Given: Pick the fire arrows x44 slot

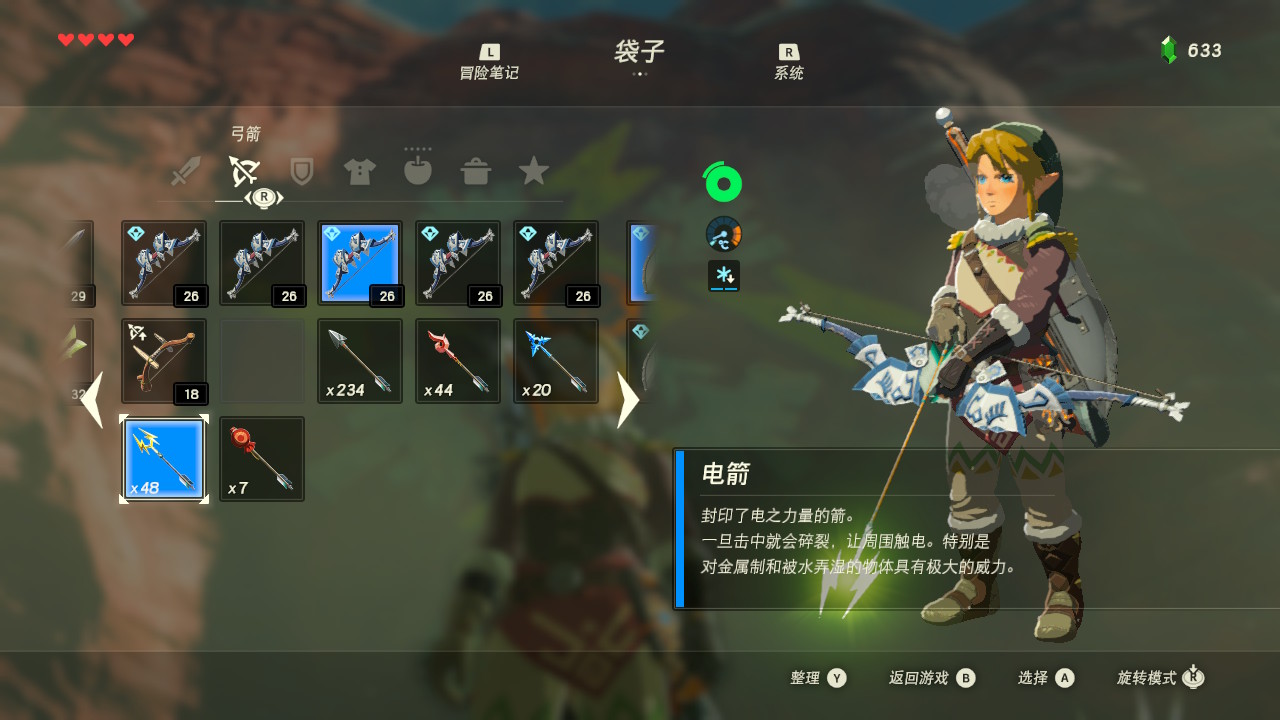Looking at the screenshot, I should click(458, 361).
